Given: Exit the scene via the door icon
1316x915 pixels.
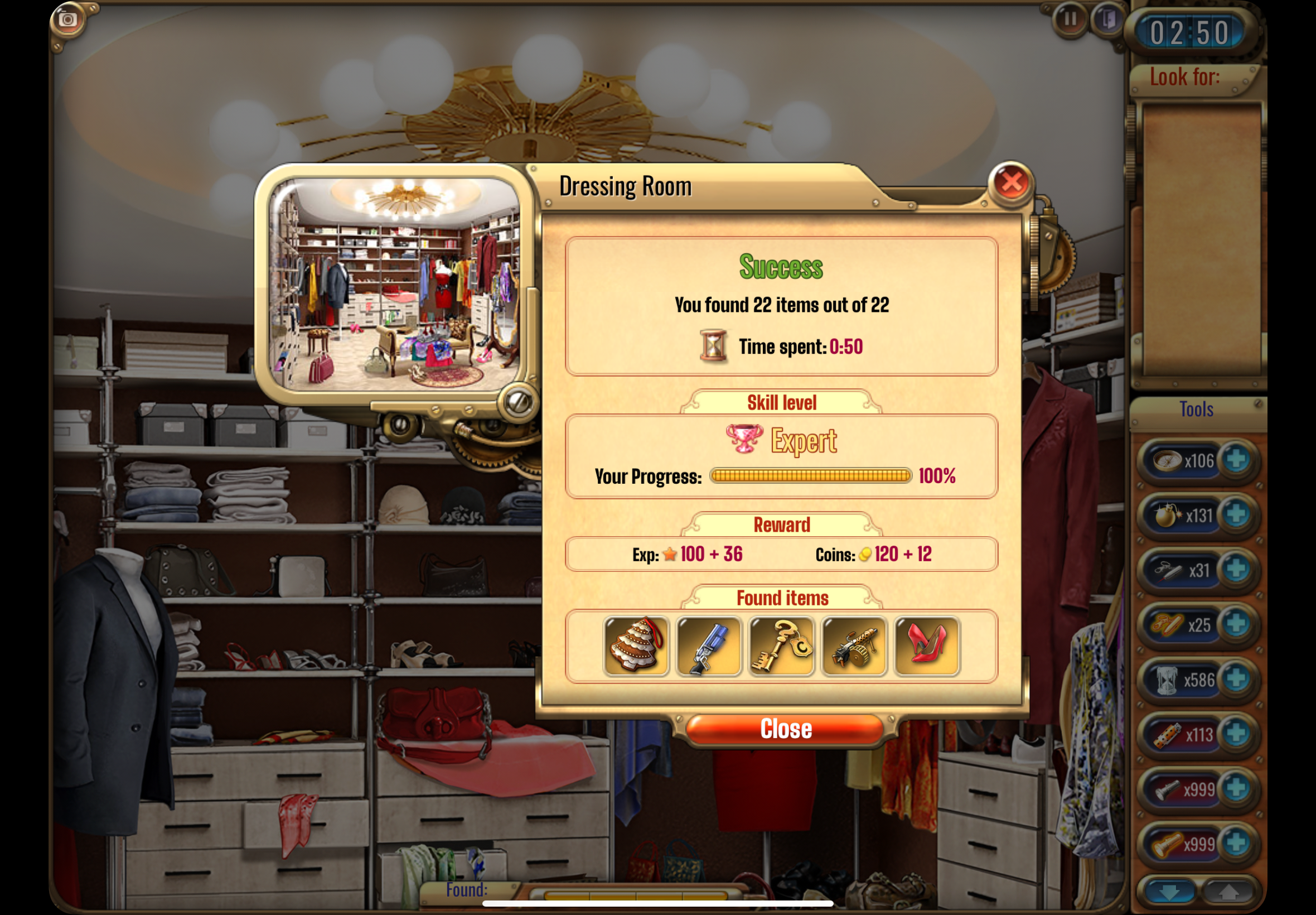Looking at the screenshot, I should coord(1107,20).
